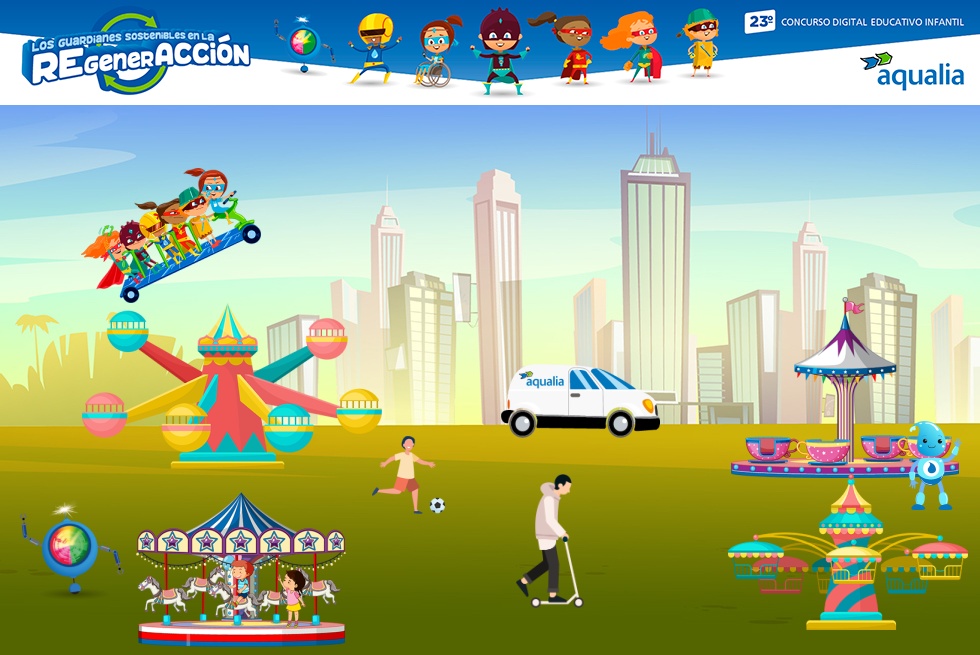Click the rainbow-ball robot on the grass
Viewport: 980px width, 655px height.
69,547
